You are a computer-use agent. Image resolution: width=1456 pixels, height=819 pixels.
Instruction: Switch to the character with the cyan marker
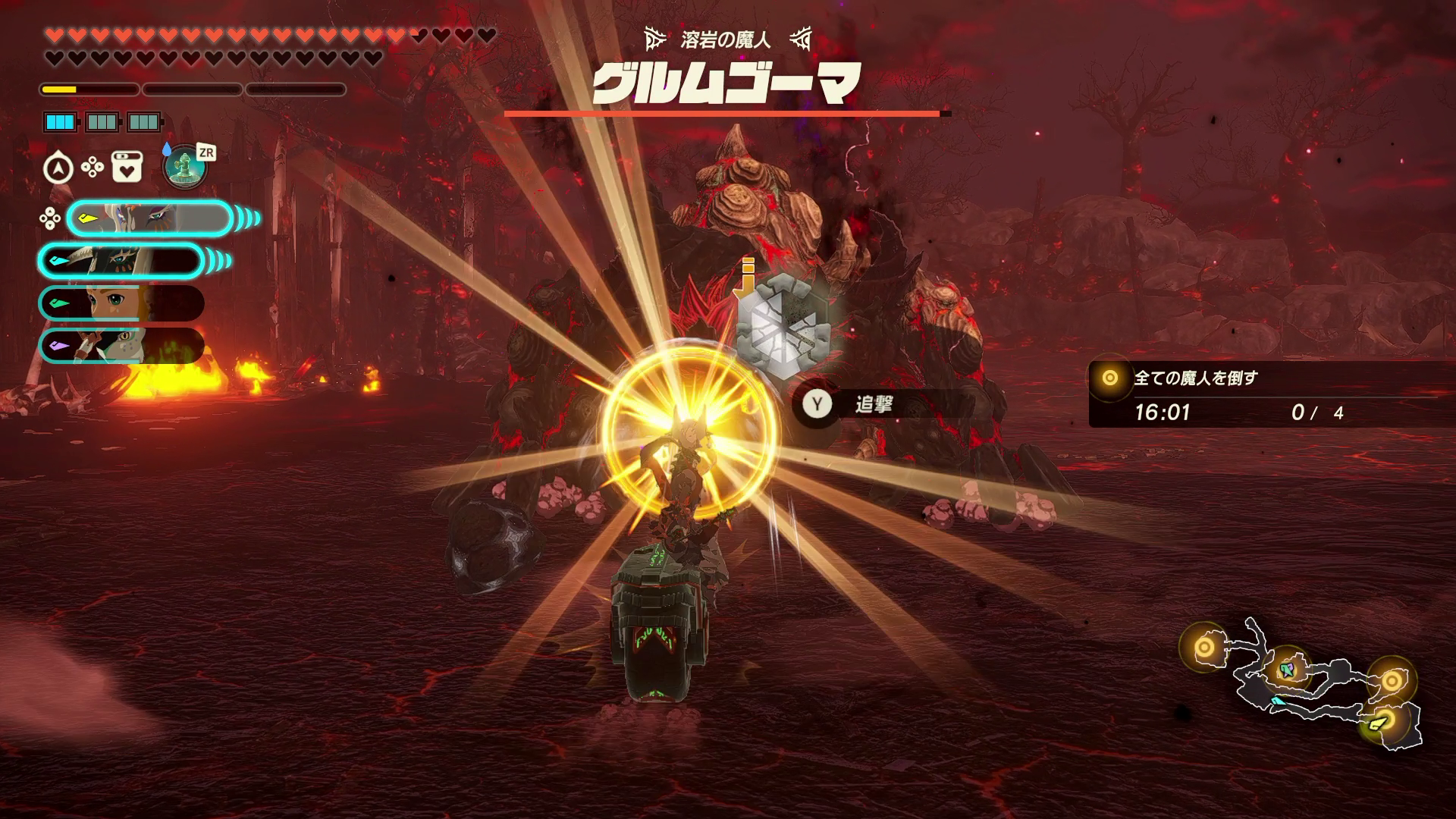click(x=121, y=261)
